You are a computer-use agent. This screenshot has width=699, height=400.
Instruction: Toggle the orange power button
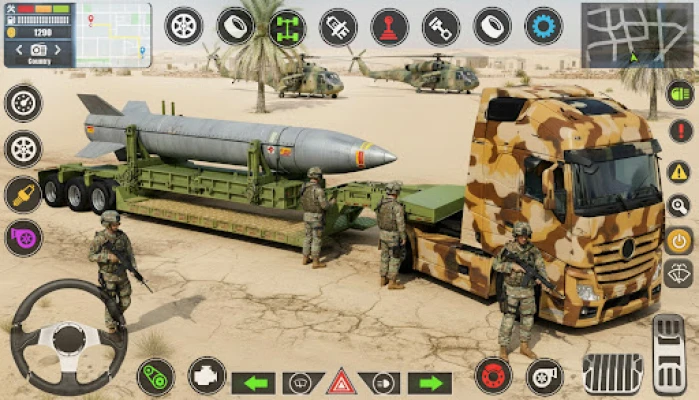(x=679, y=240)
